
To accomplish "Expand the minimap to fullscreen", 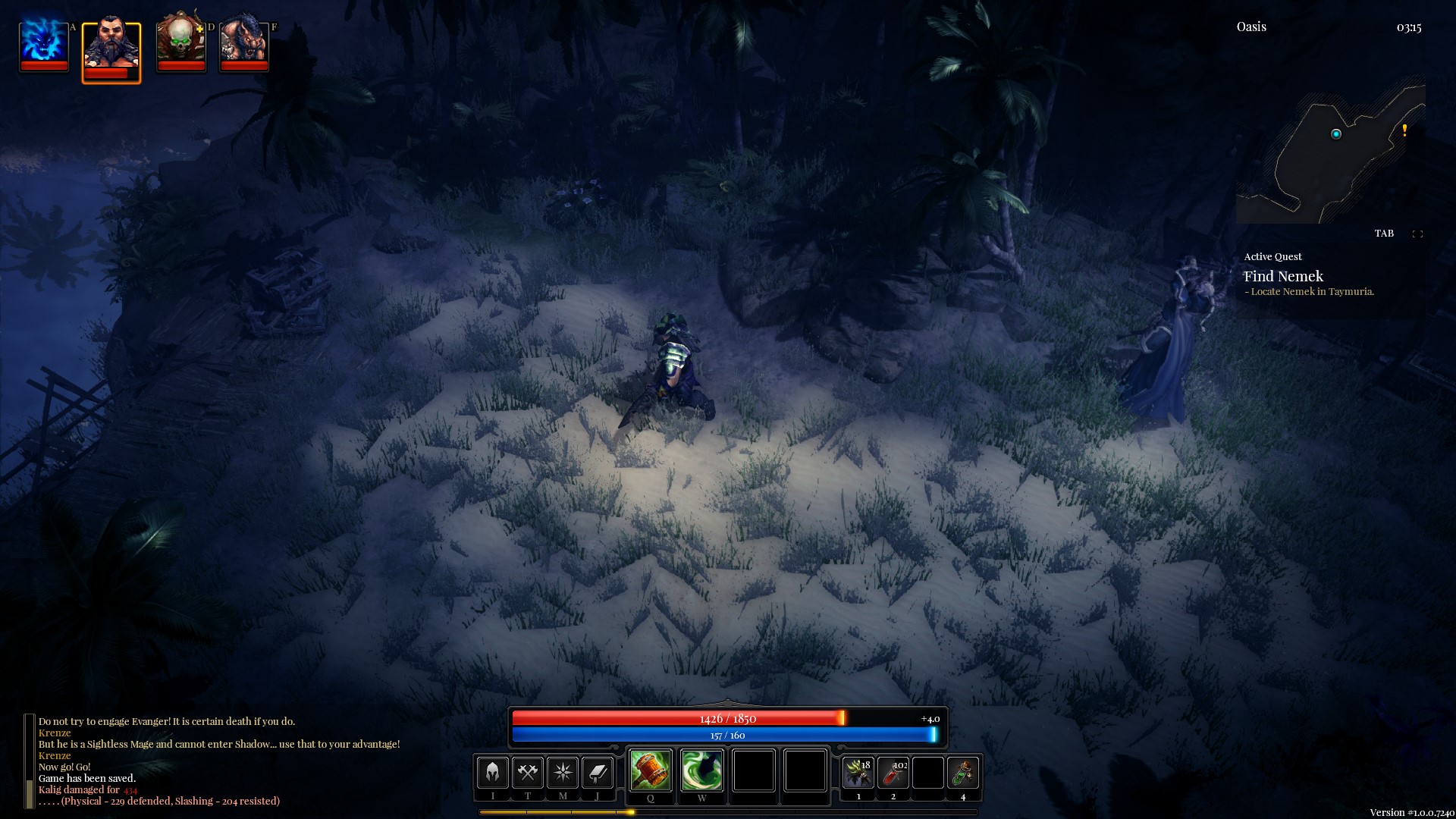I will pyautogui.click(x=1417, y=234).
